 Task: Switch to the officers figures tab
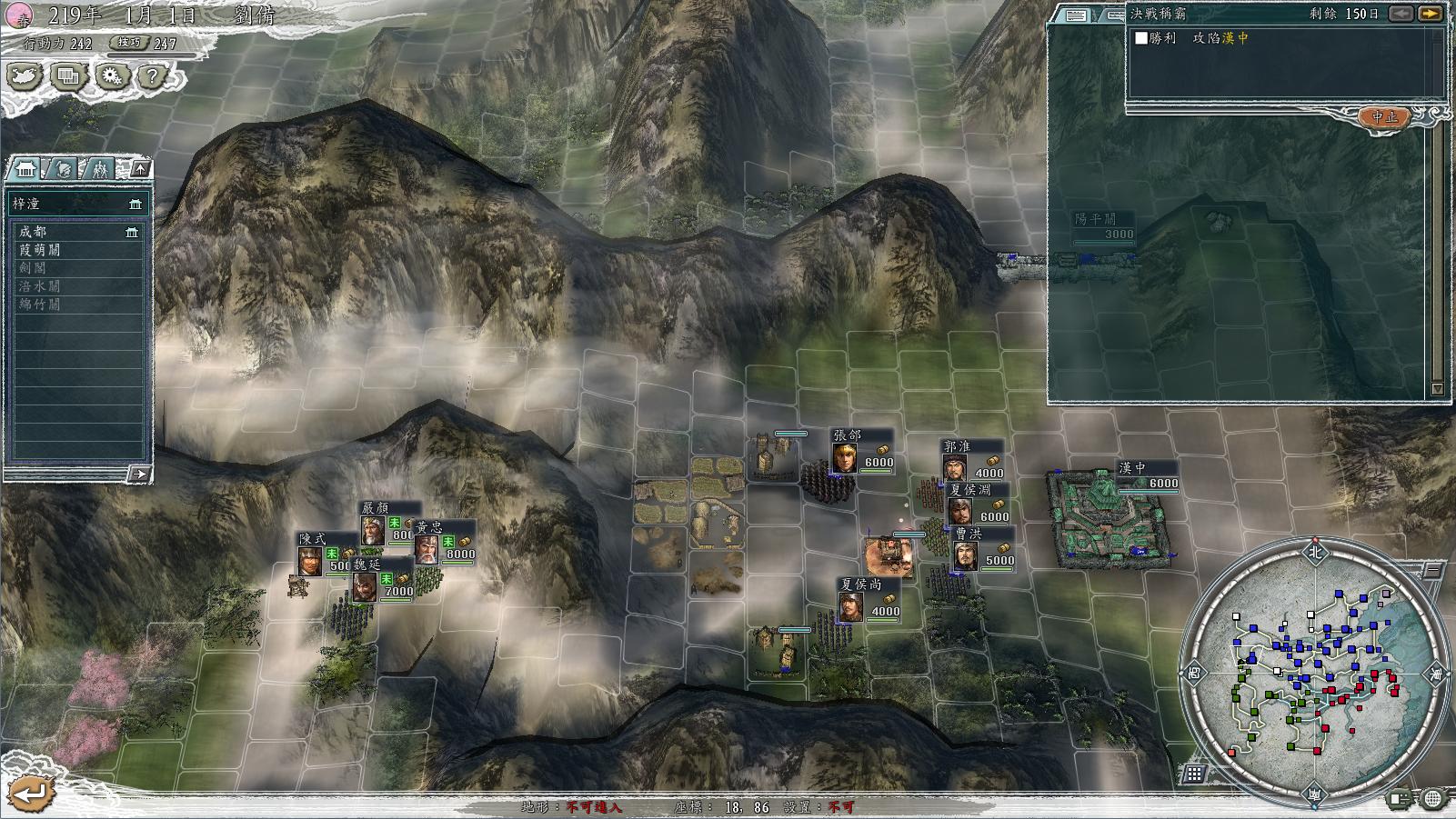tap(100, 169)
